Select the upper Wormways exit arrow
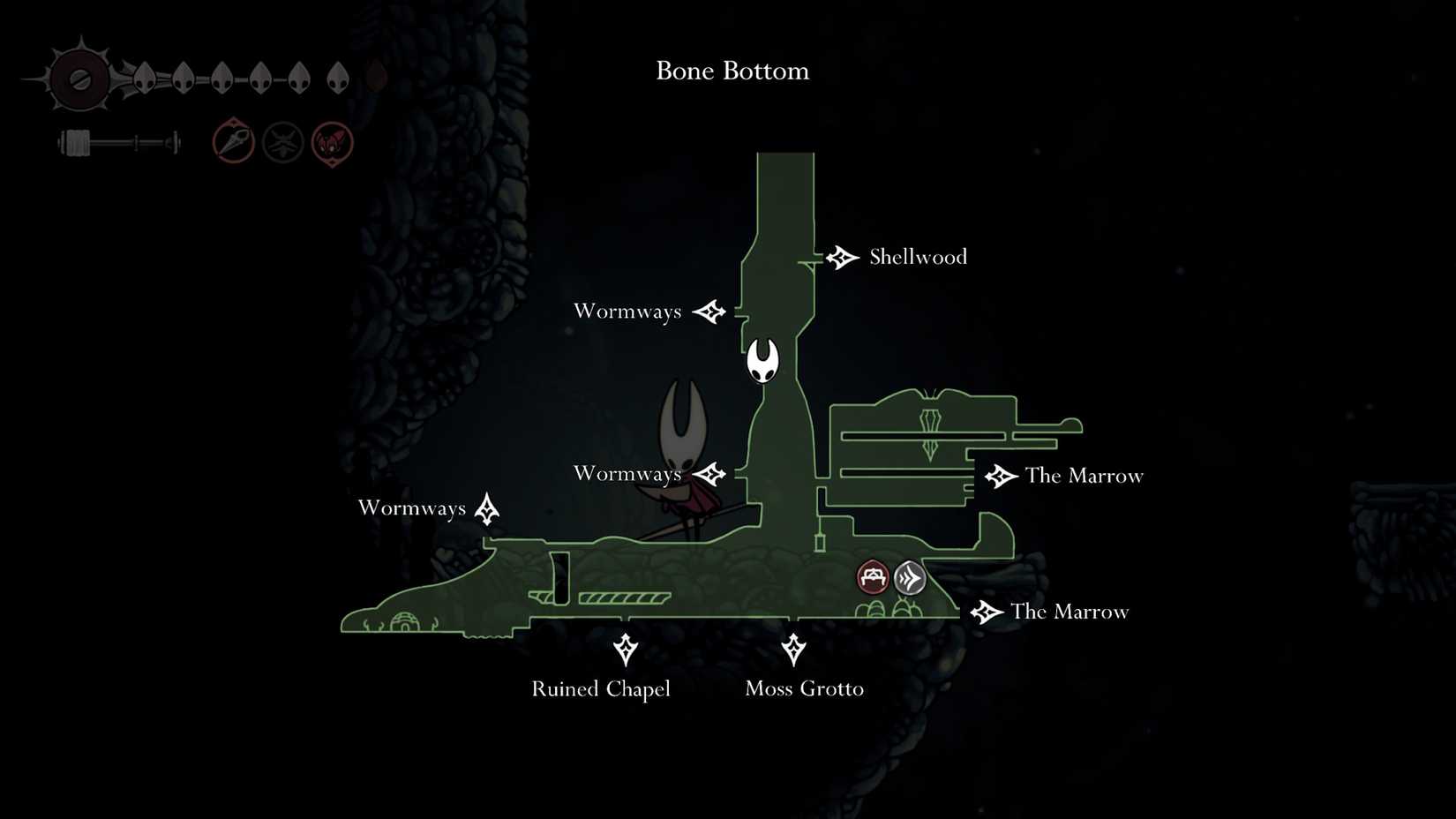 click(x=710, y=311)
